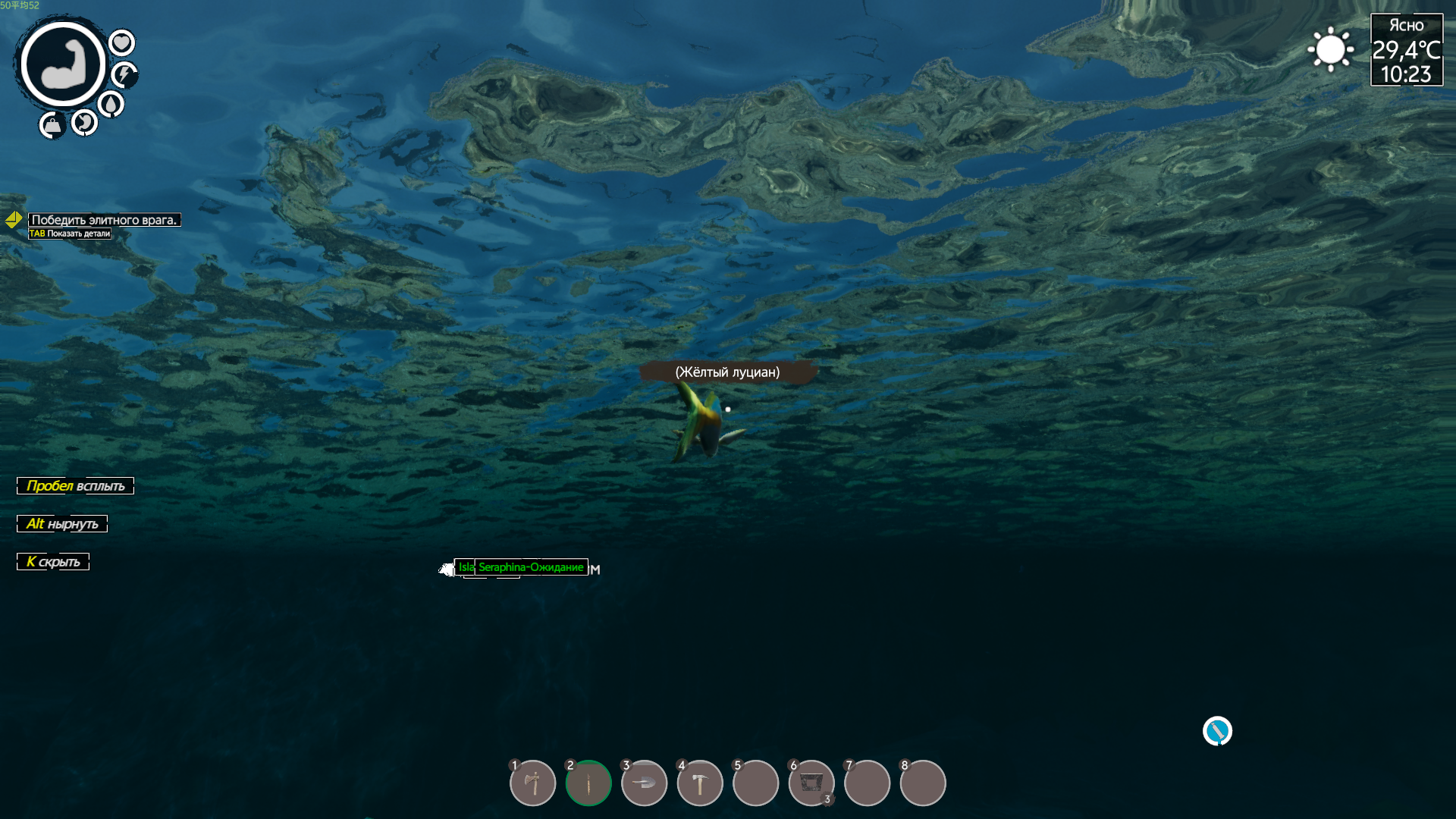This screenshot has width=1456, height=819.
Task: Click the flexed arm strength icon
Action: click(63, 64)
